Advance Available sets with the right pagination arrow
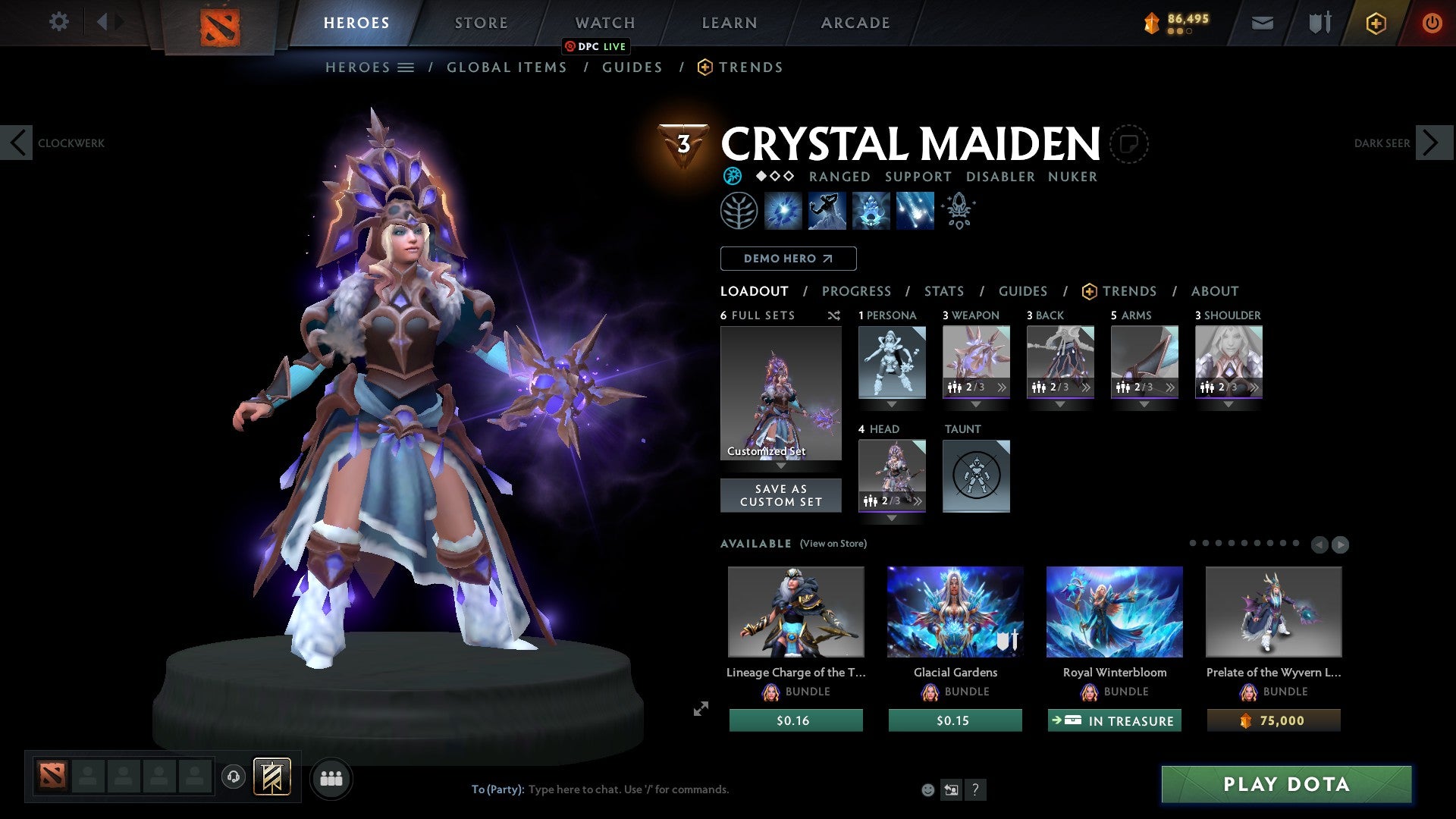The width and height of the screenshot is (1456, 819). 1341,544
